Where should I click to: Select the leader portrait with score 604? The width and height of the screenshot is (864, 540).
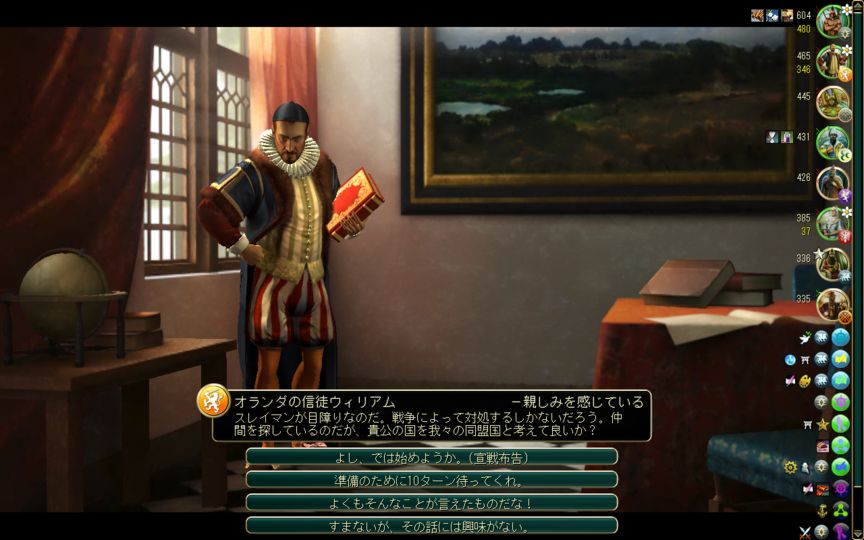pyautogui.click(x=831, y=21)
